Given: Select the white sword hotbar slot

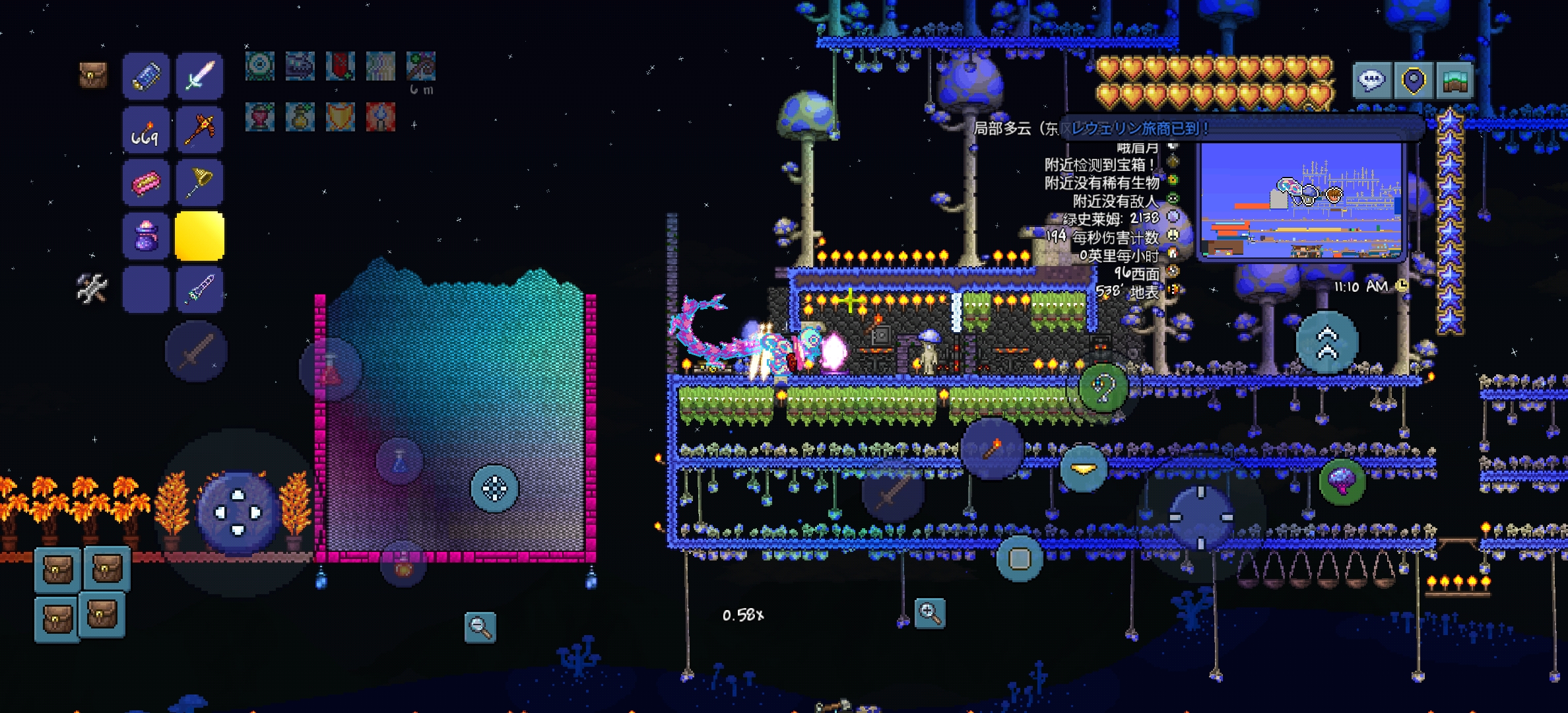Looking at the screenshot, I should tap(199, 77).
